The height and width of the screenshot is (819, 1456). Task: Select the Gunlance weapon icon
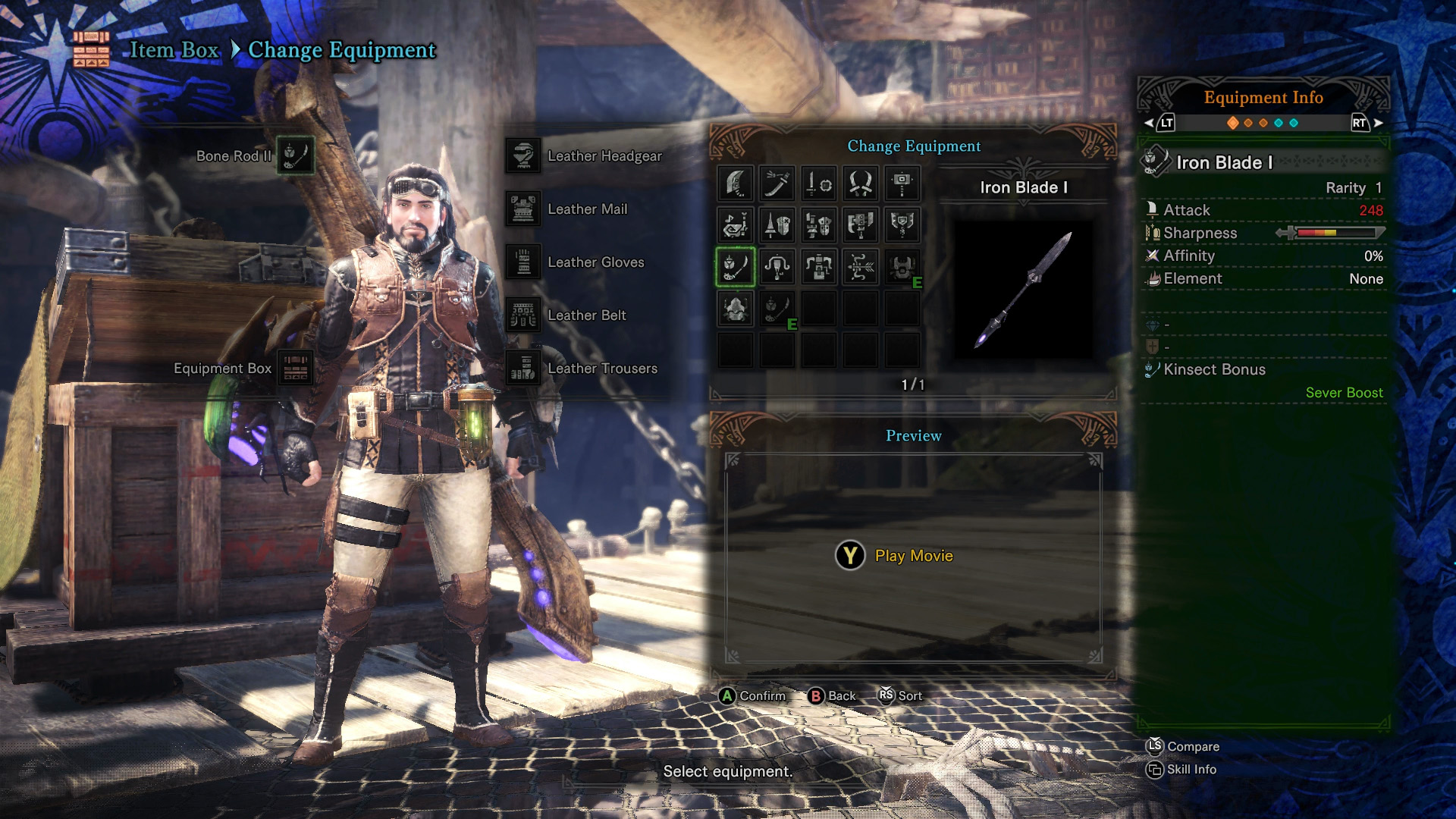[819, 225]
